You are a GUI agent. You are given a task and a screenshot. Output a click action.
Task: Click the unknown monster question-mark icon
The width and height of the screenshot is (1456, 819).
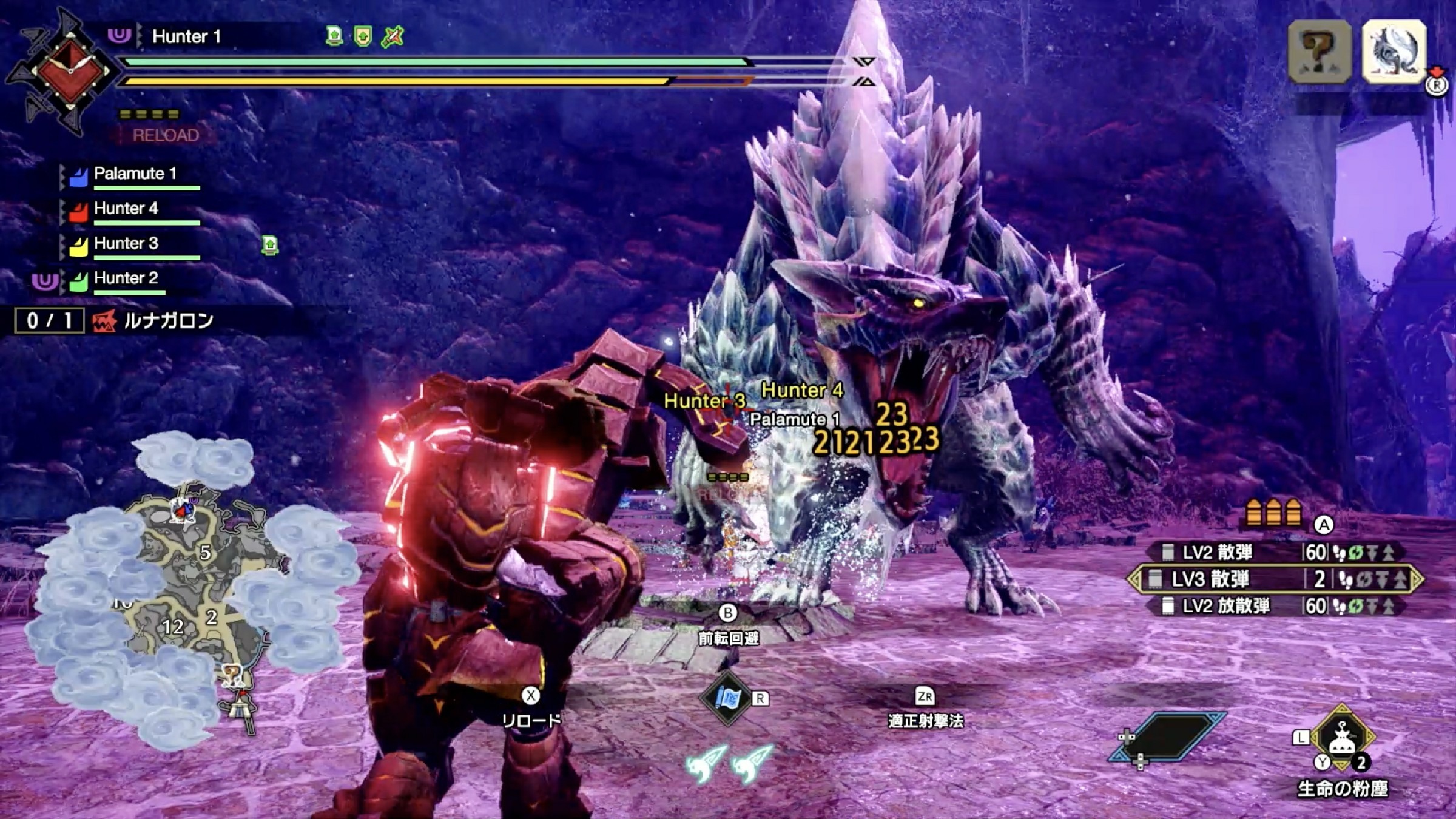(x=1319, y=52)
